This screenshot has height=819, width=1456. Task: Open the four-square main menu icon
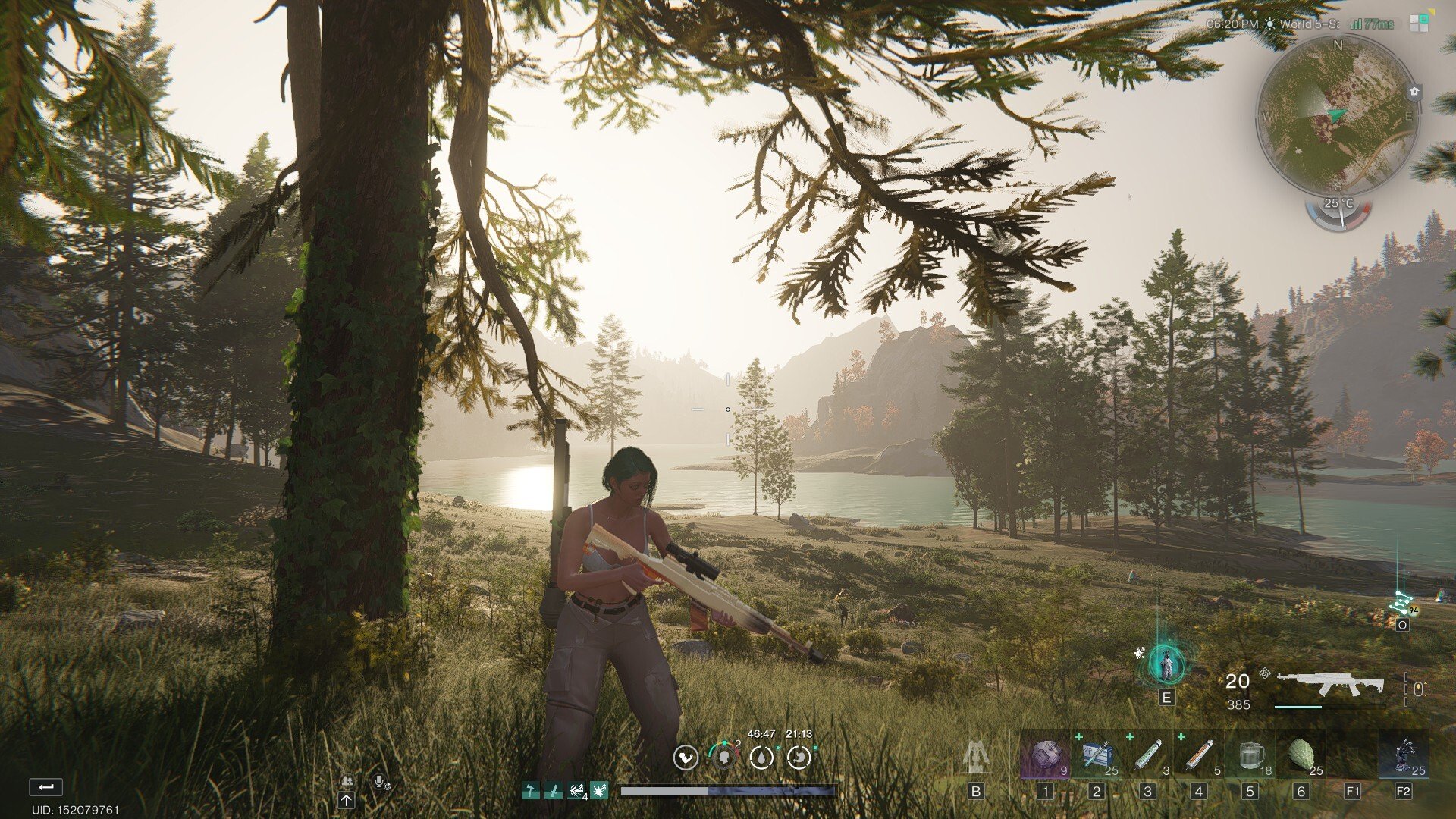point(1419,23)
